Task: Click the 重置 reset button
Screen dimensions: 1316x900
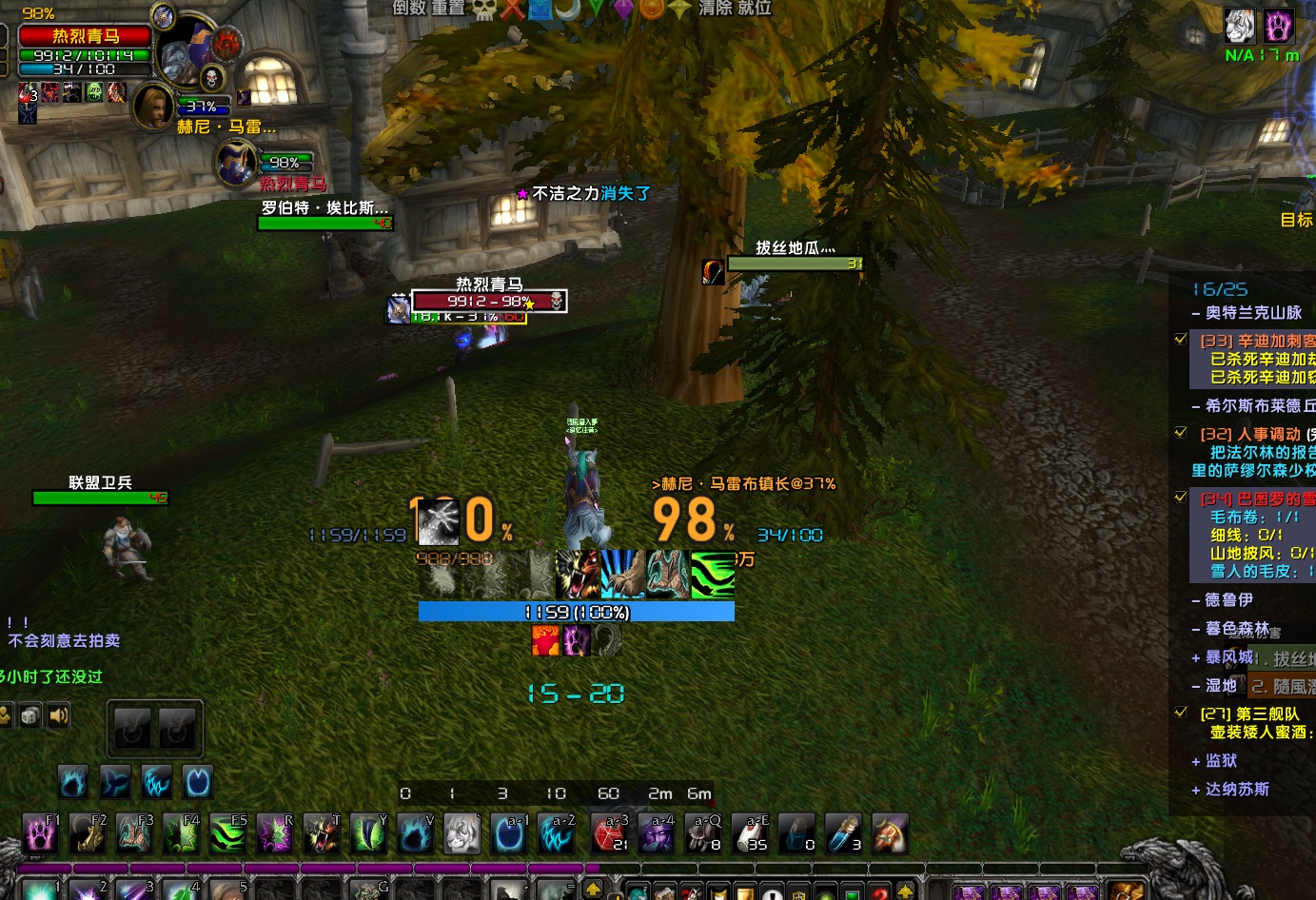Action: pos(449,8)
